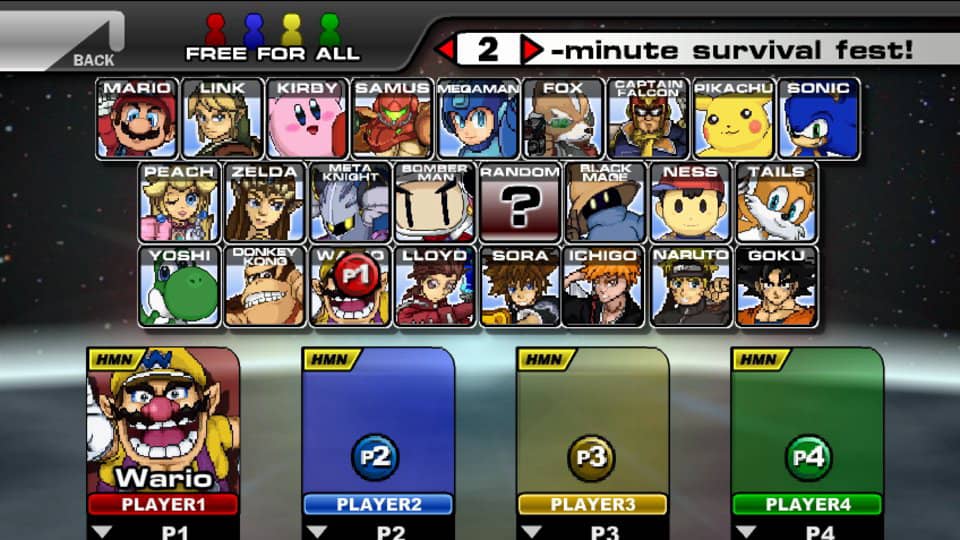Choose Kirby from the roster
This screenshot has width=960, height=540.
tap(307, 119)
